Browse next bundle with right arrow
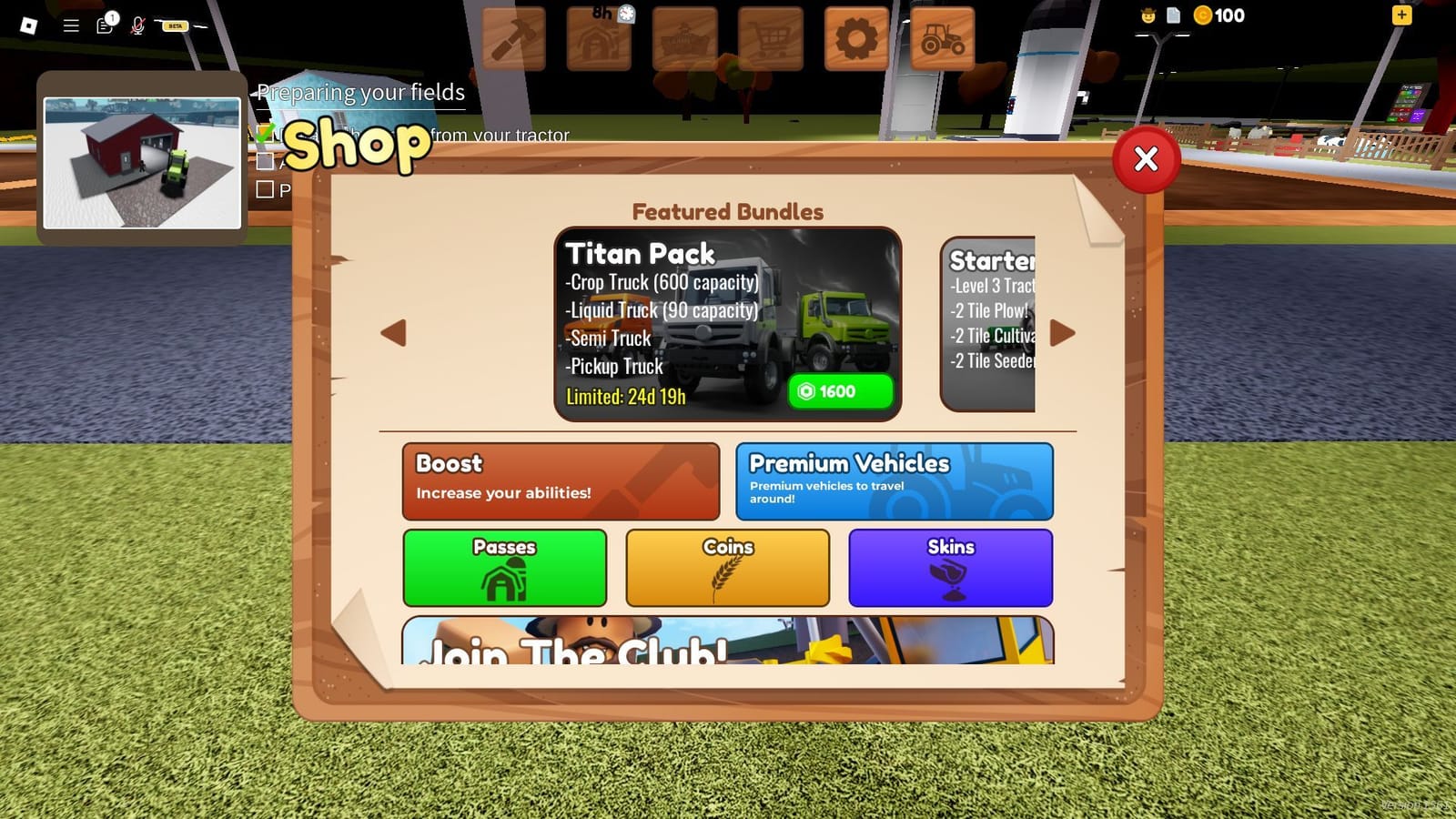Image resolution: width=1456 pixels, height=819 pixels. (x=1061, y=333)
